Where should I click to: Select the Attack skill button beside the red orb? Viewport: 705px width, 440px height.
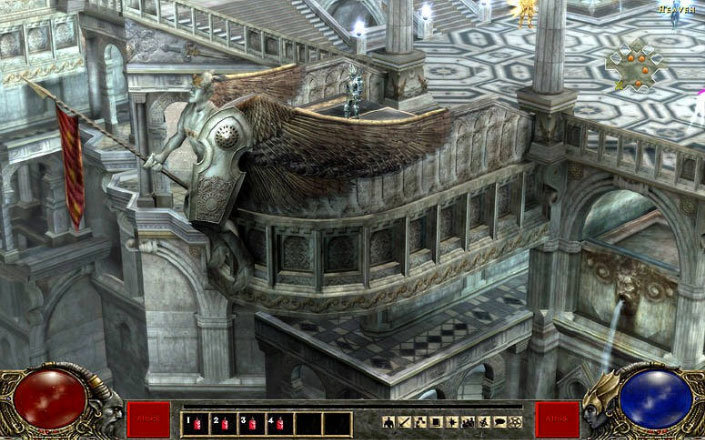[x=148, y=420]
